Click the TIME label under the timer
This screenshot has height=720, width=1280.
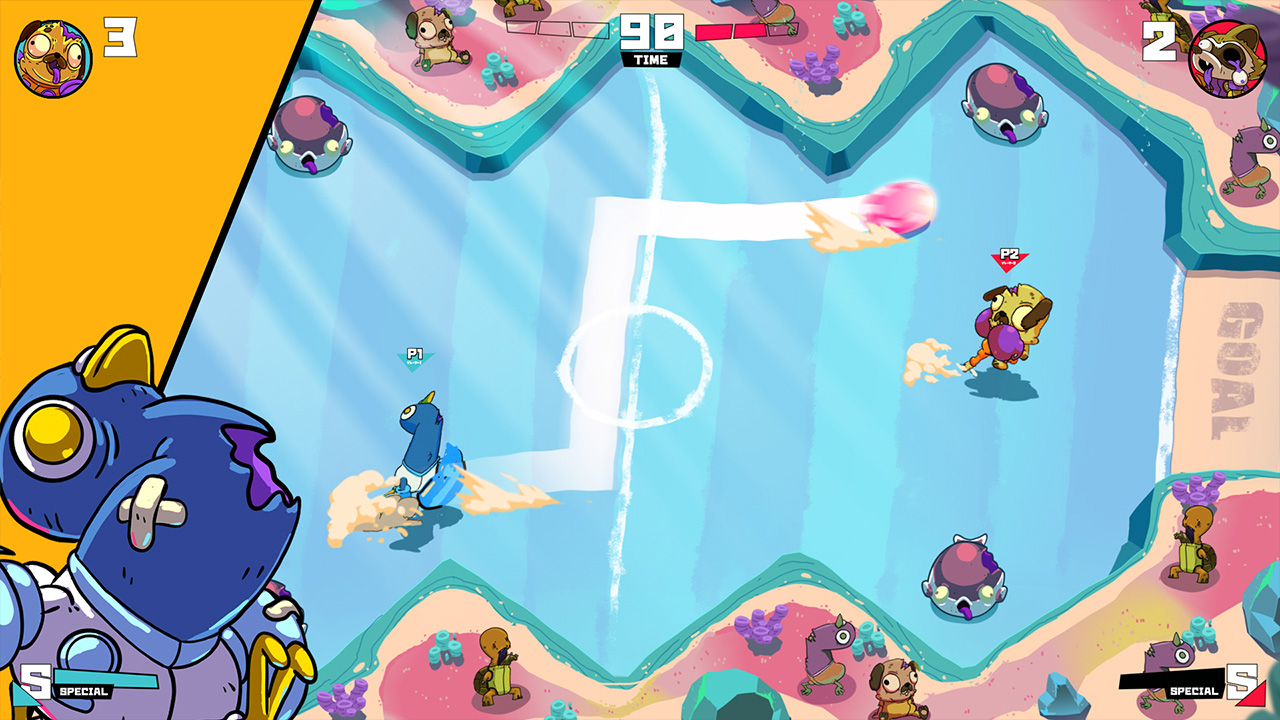click(651, 58)
